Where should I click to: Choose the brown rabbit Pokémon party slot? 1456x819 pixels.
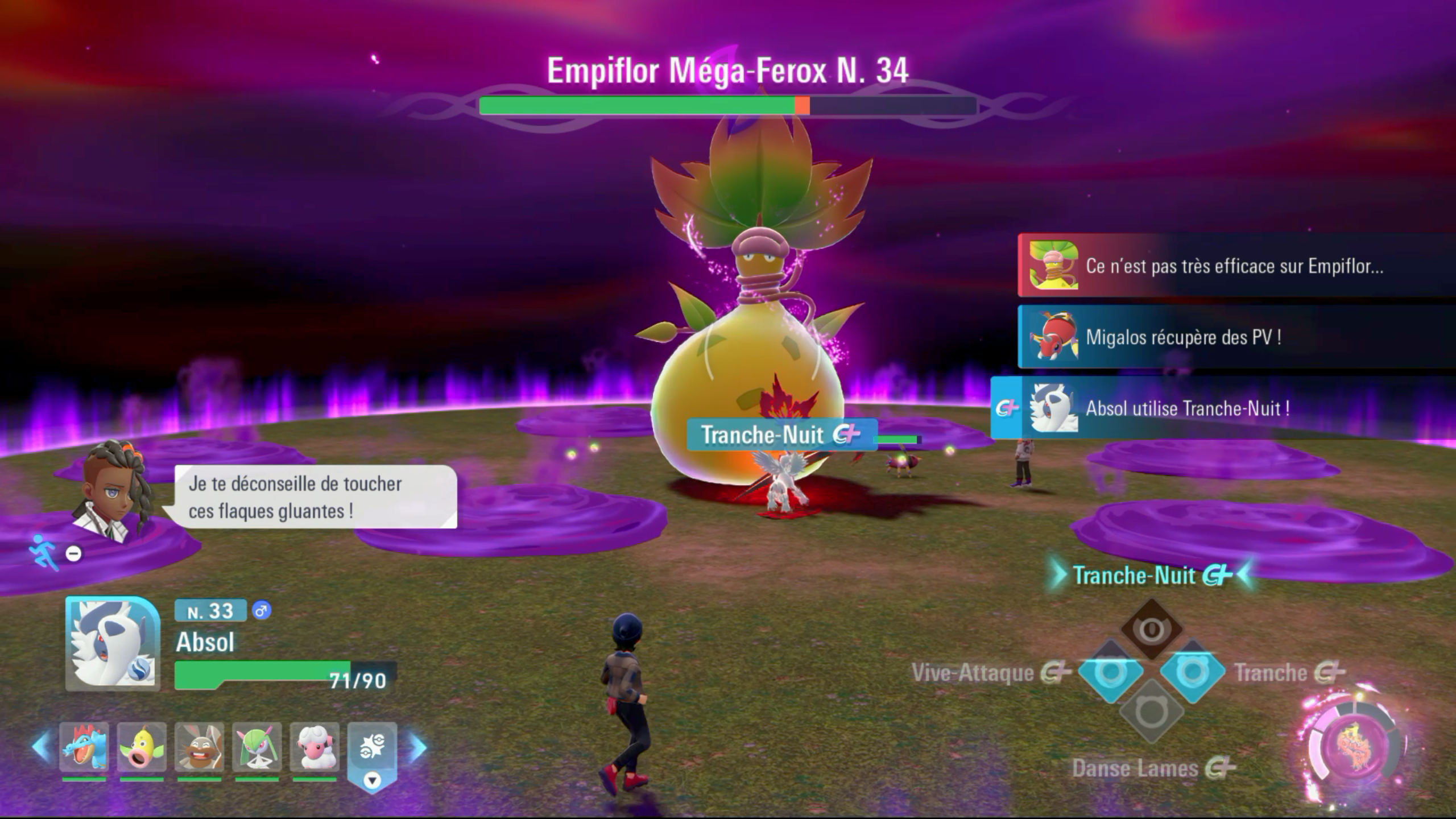point(199,747)
